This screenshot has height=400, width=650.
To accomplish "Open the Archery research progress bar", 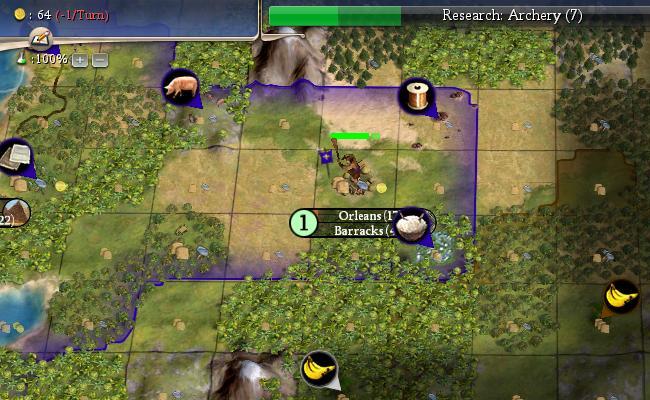I will click(458, 15).
